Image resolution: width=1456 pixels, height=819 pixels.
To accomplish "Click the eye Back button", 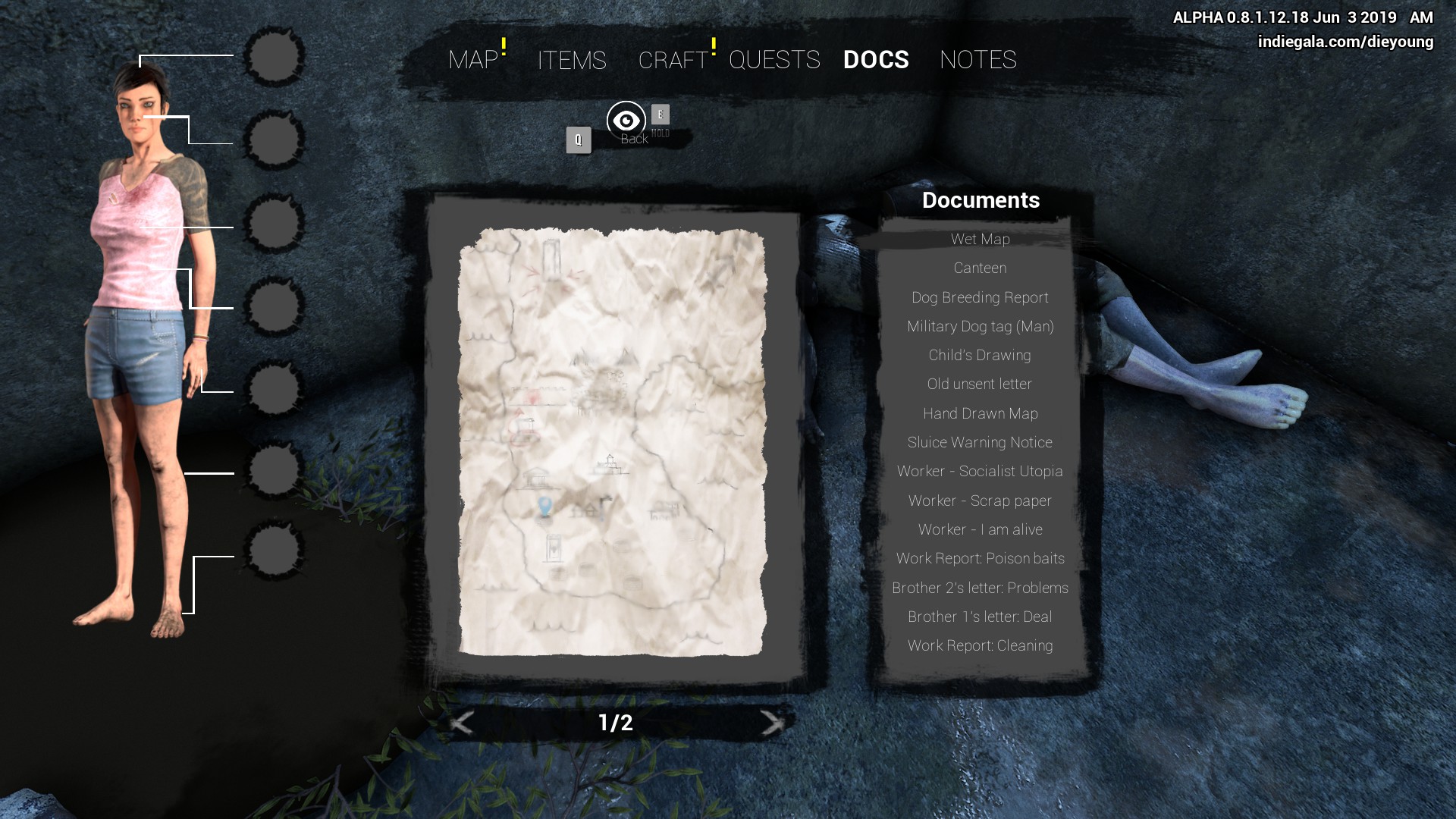I will [626, 121].
